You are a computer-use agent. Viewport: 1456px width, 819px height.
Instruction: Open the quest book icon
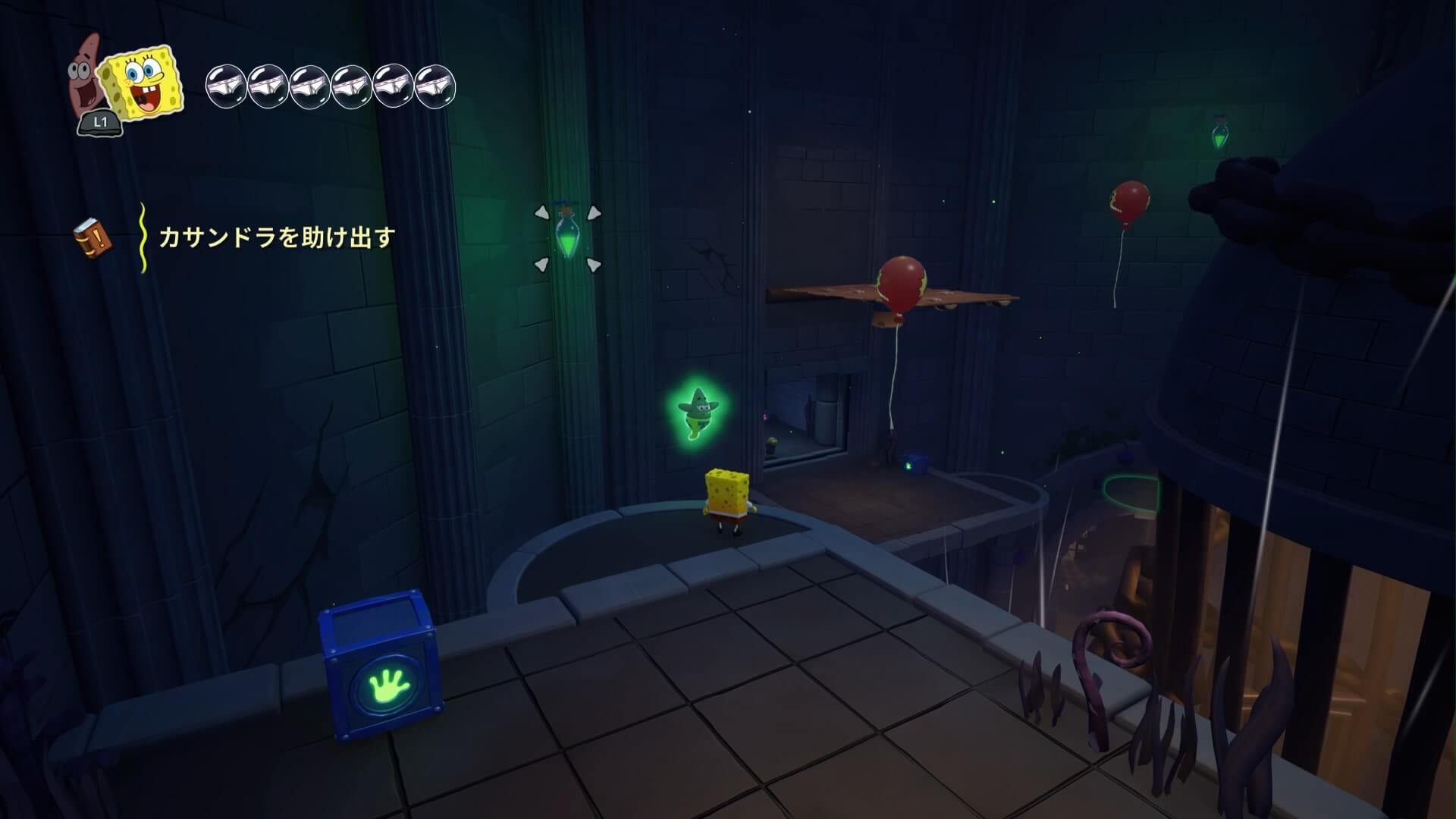[x=93, y=238]
